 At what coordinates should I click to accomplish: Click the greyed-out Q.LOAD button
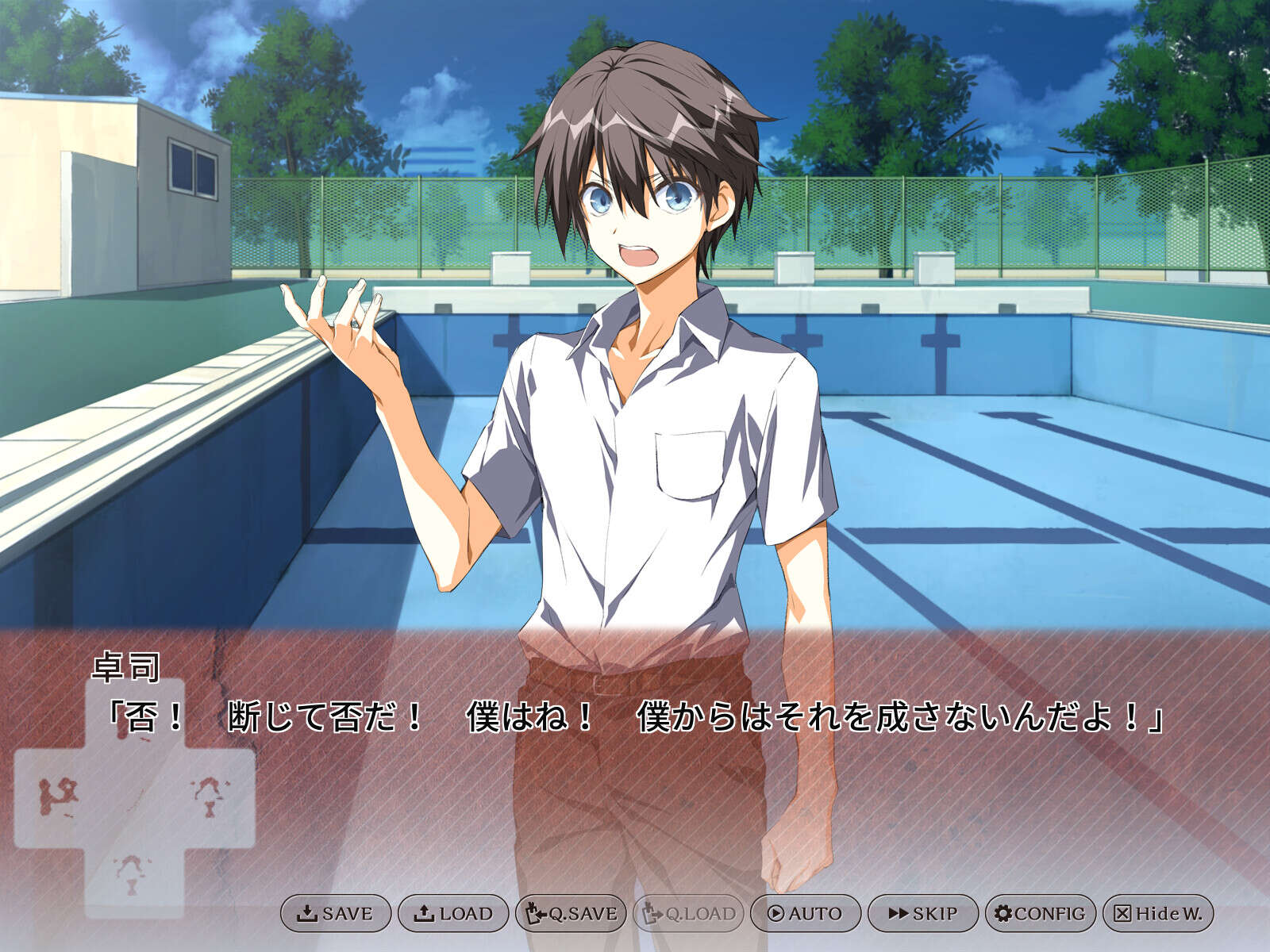(687, 913)
